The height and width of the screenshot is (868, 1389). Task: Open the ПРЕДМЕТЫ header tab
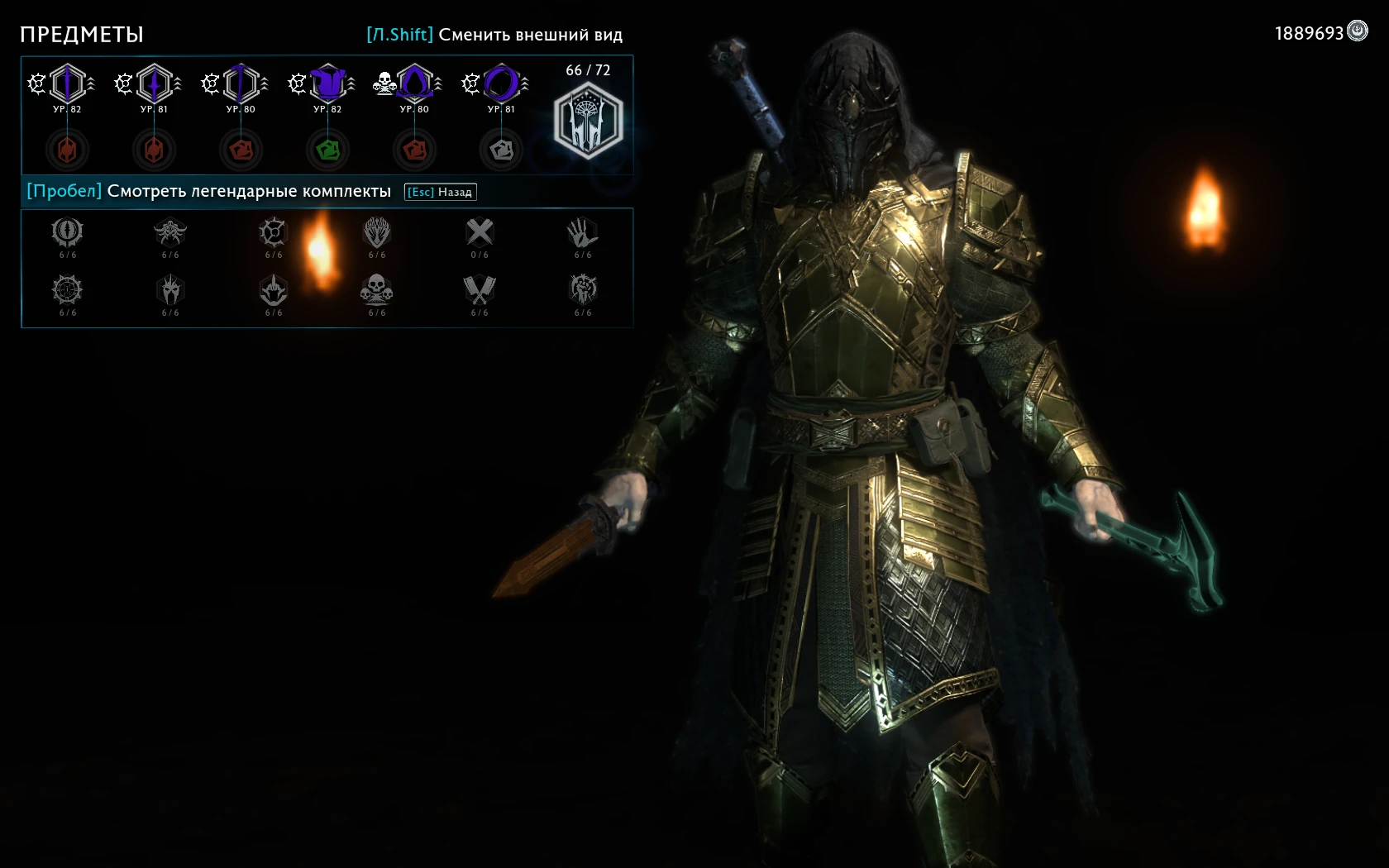tap(81, 35)
